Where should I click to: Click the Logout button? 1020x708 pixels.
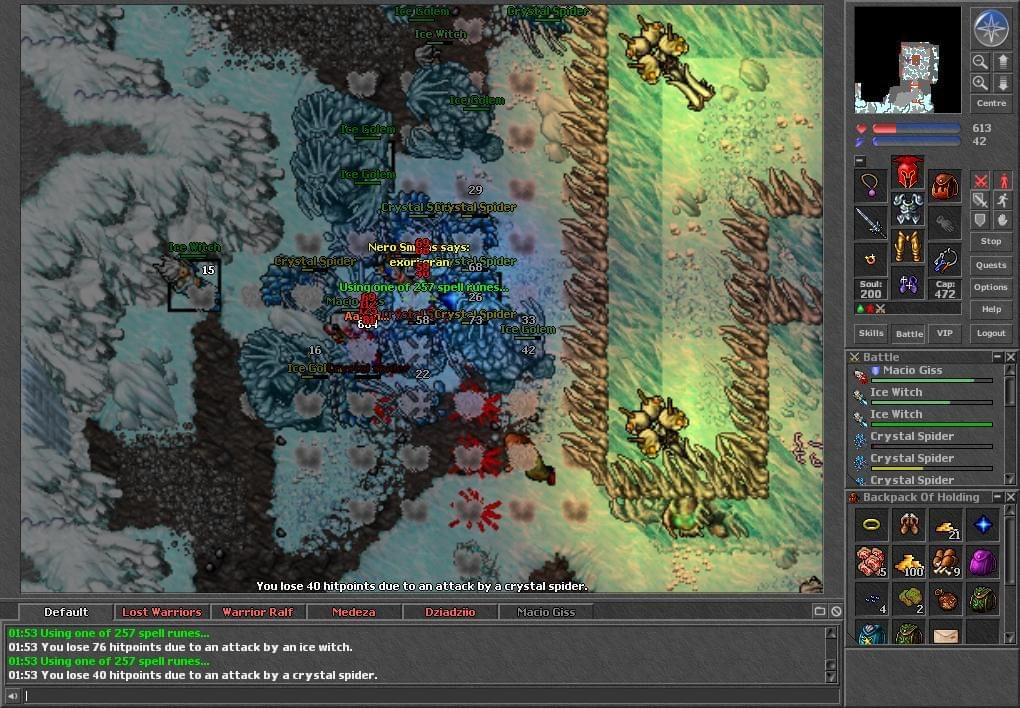point(990,333)
